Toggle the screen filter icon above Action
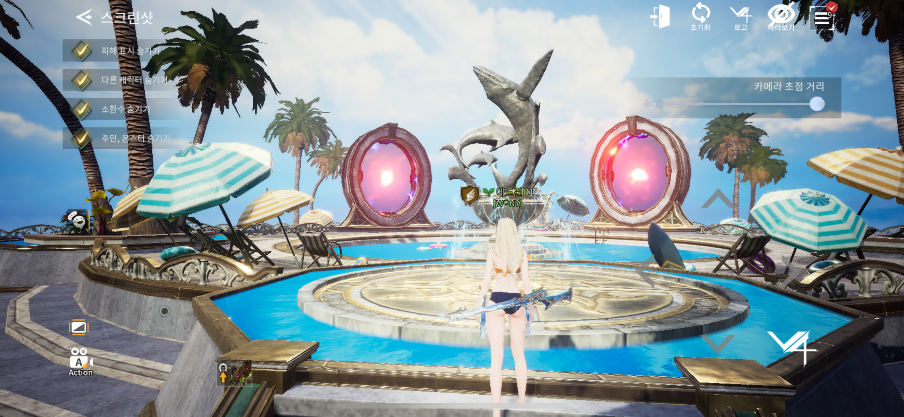Screen dimensions: 904x417 [79, 327]
